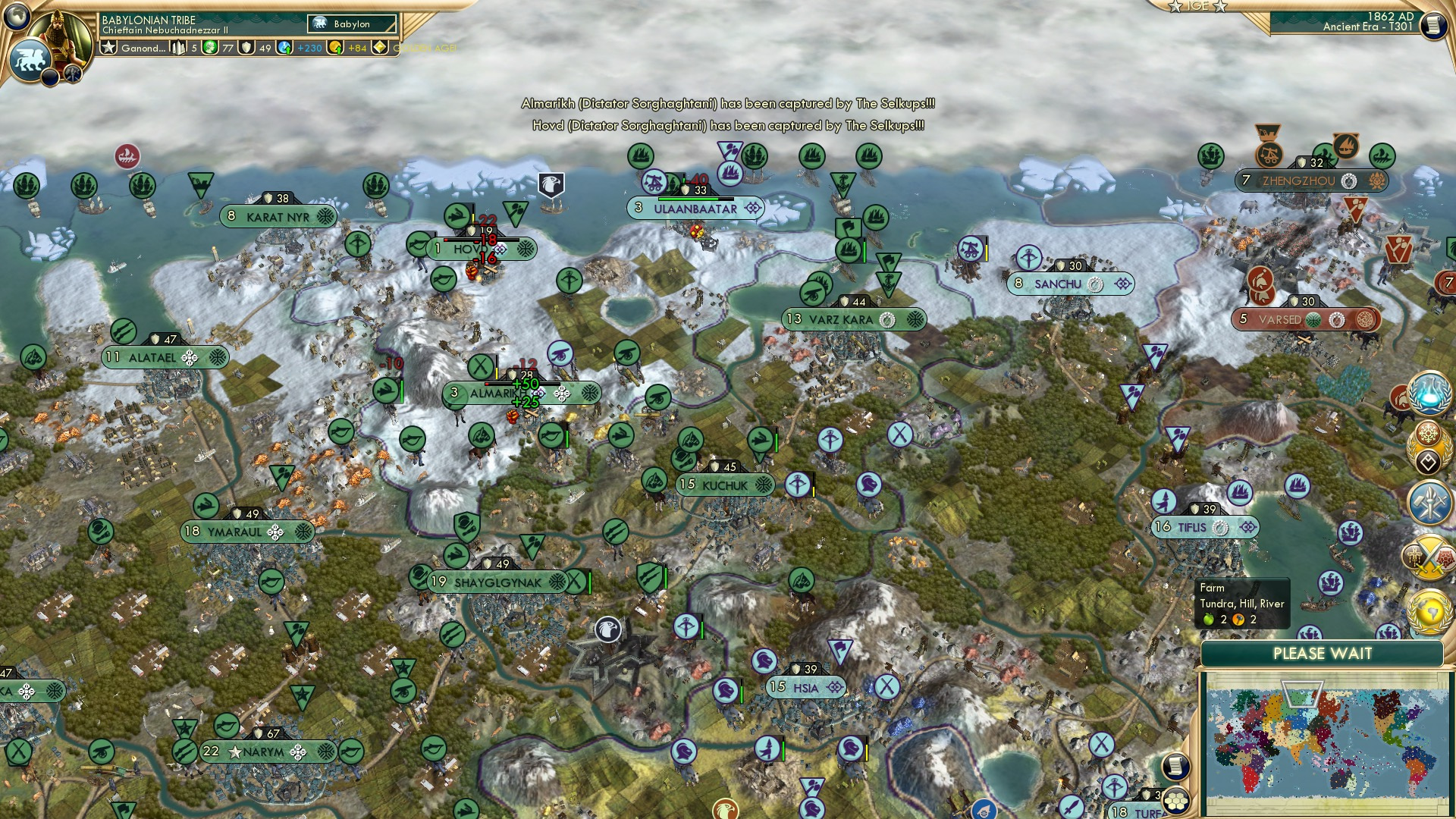The height and width of the screenshot is (819, 1456).
Task: Open the notification scroll icon top right
Action: tap(1434, 25)
